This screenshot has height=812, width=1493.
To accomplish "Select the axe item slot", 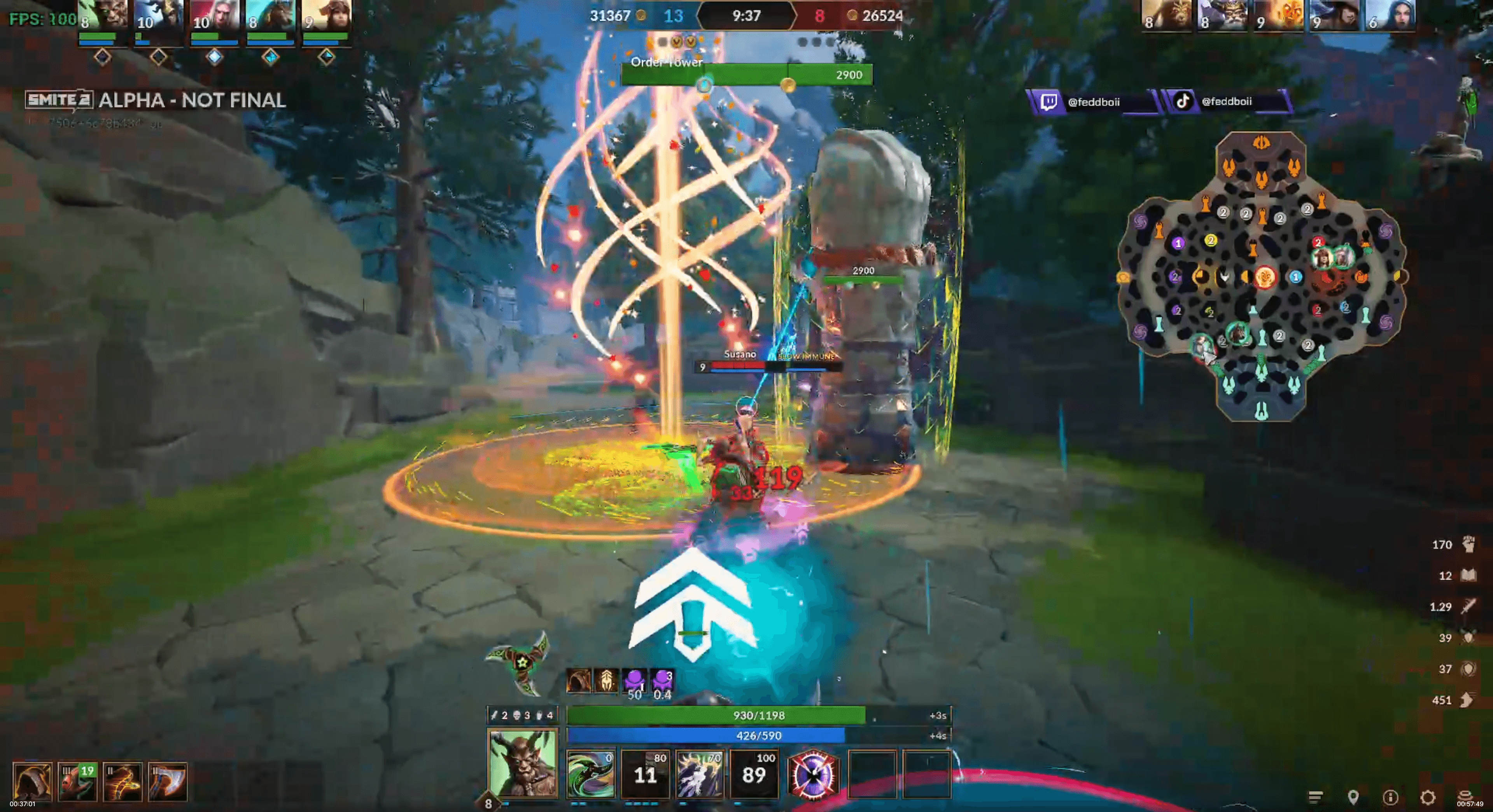I will [168, 781].
